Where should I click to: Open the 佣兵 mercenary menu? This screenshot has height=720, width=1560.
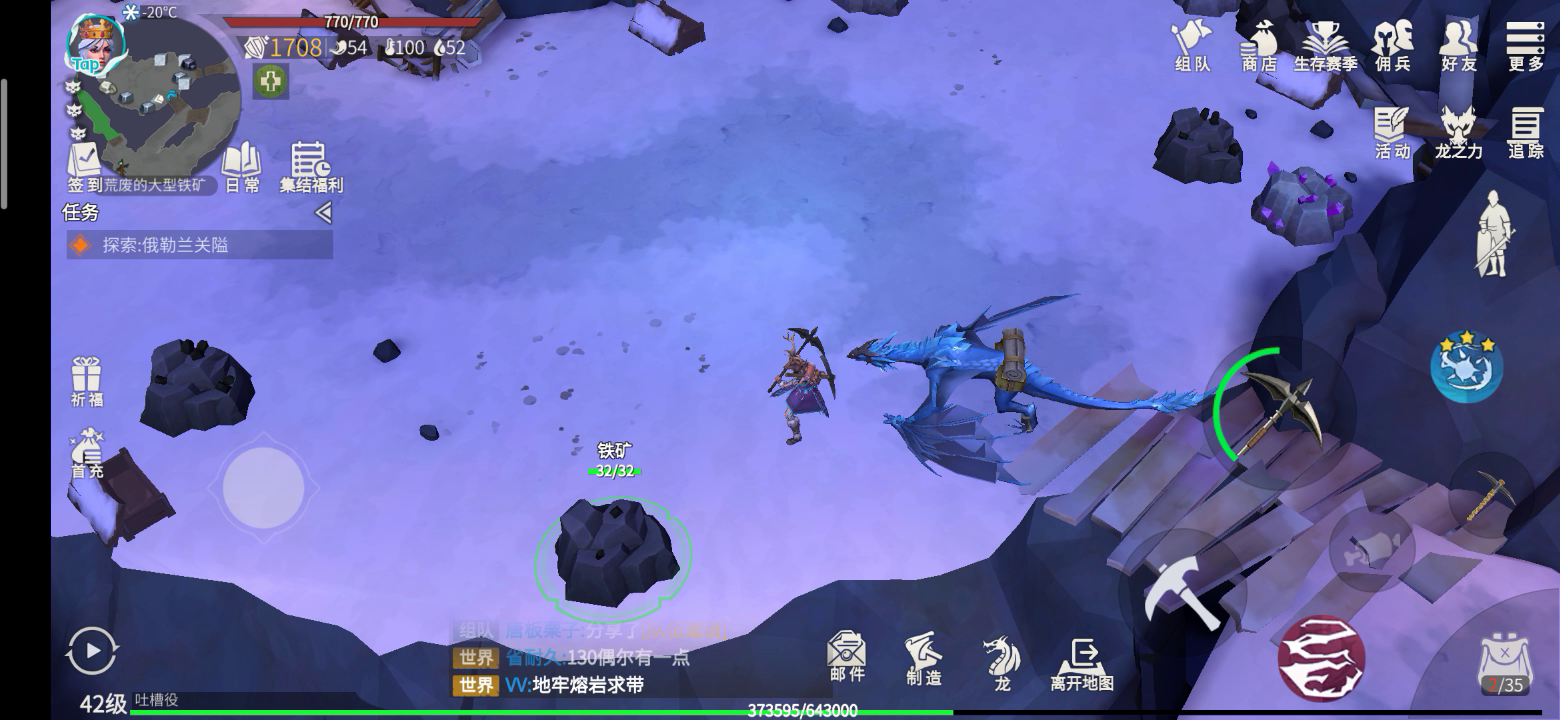click(1392, 46)
